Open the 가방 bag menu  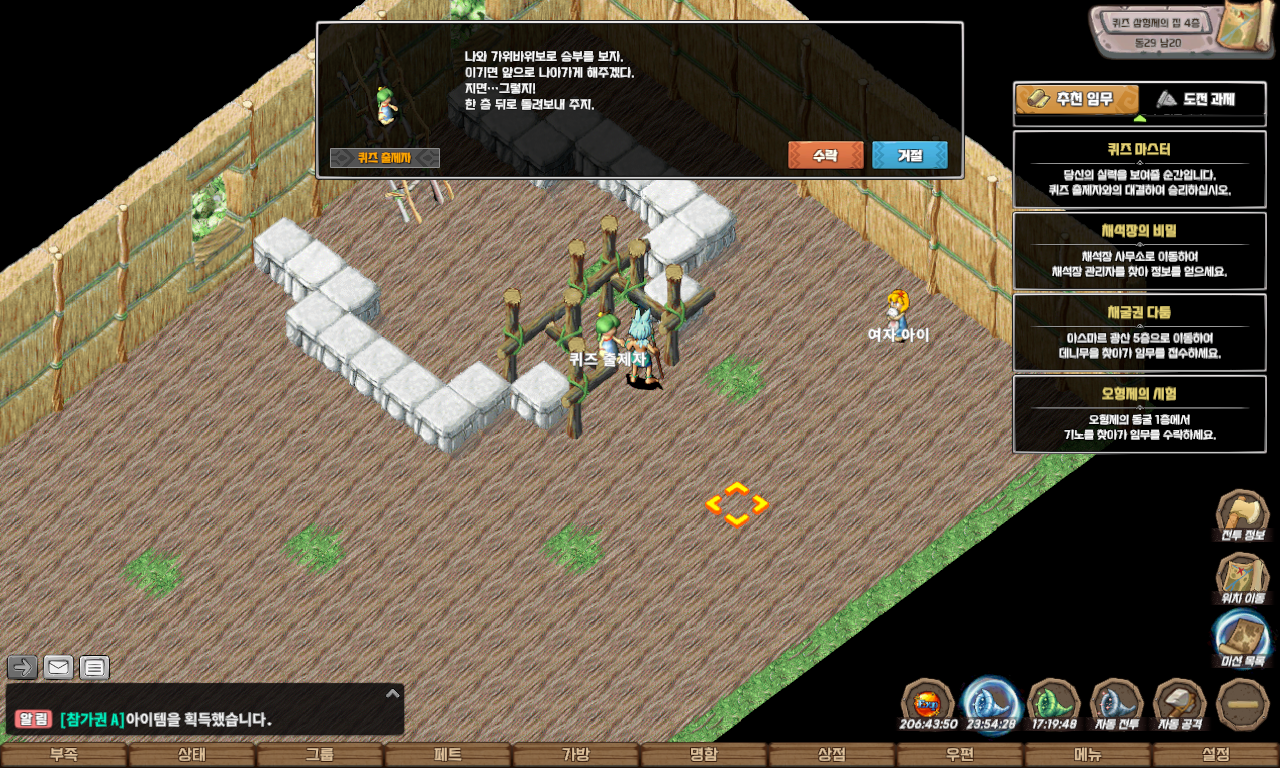(x=576, y=755)
